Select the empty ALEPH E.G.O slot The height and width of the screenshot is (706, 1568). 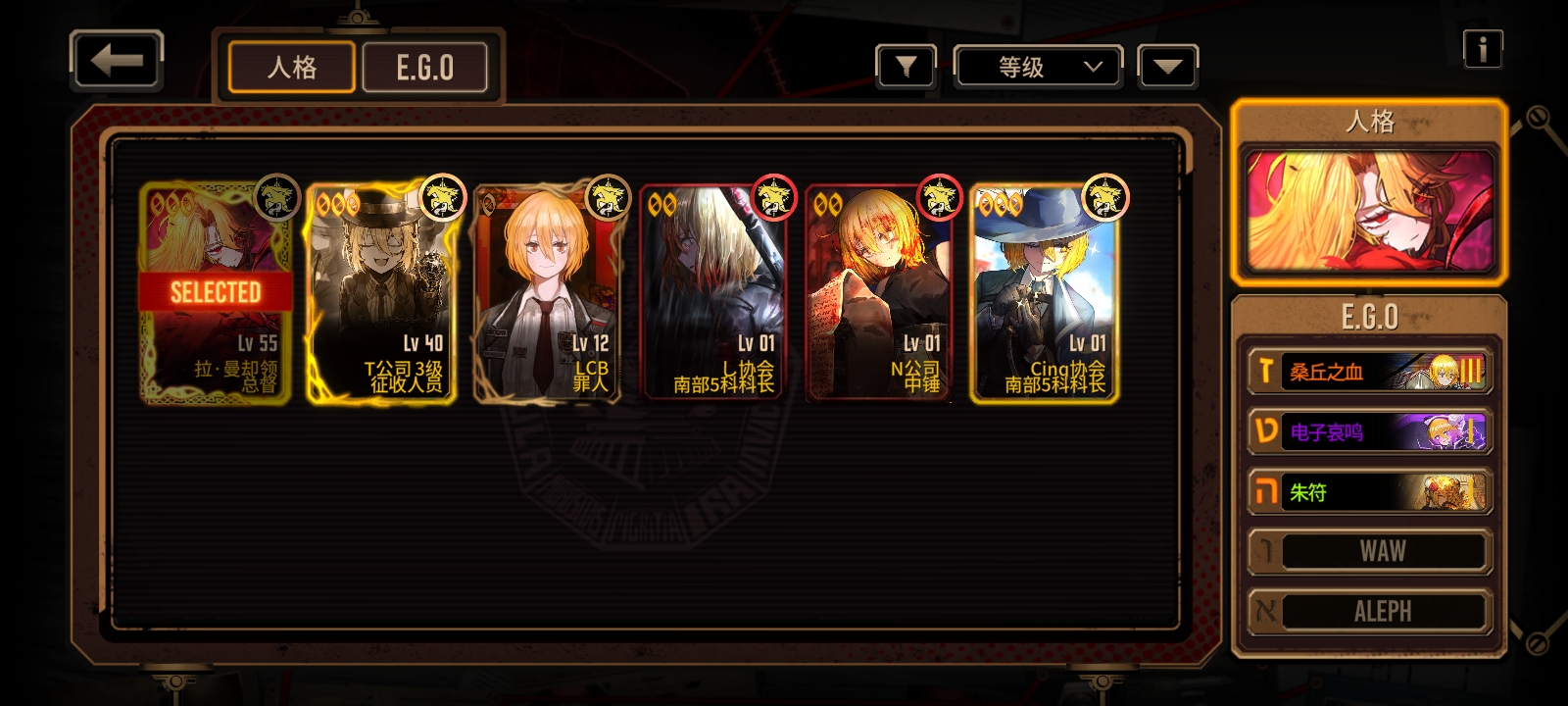(1369, 612)
